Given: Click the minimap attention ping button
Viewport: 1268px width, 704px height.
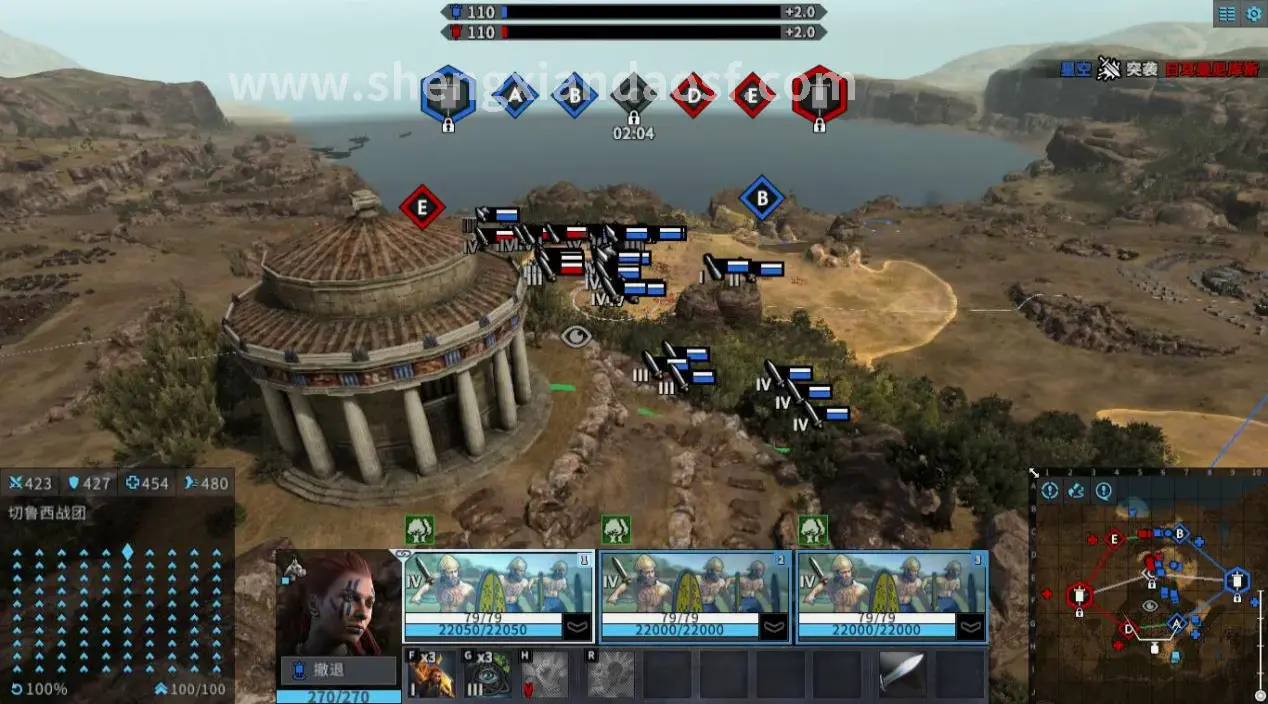Looking at the screenshot, I should coord(1050,491).
